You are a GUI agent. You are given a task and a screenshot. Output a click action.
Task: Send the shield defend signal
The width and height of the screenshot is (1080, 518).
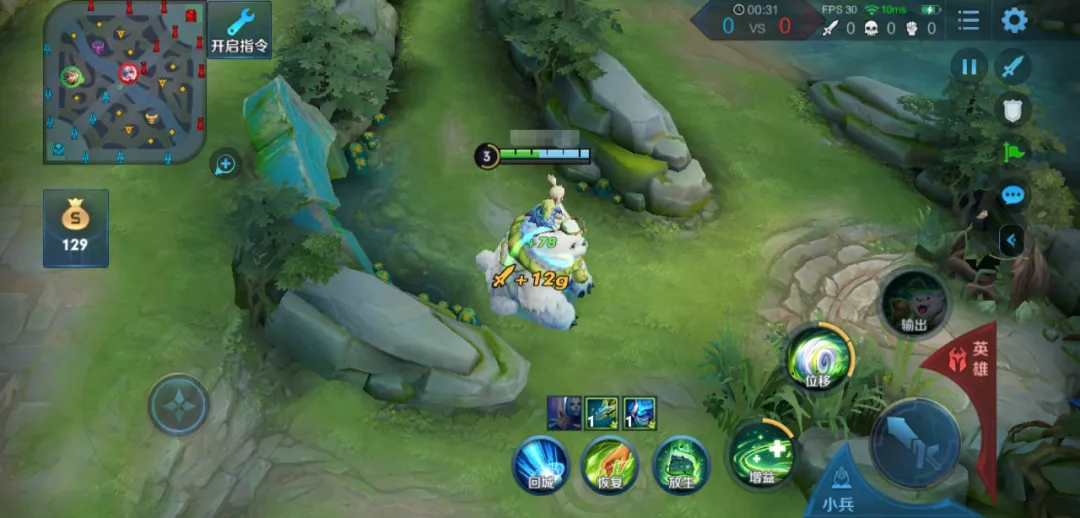[1014, 110]
